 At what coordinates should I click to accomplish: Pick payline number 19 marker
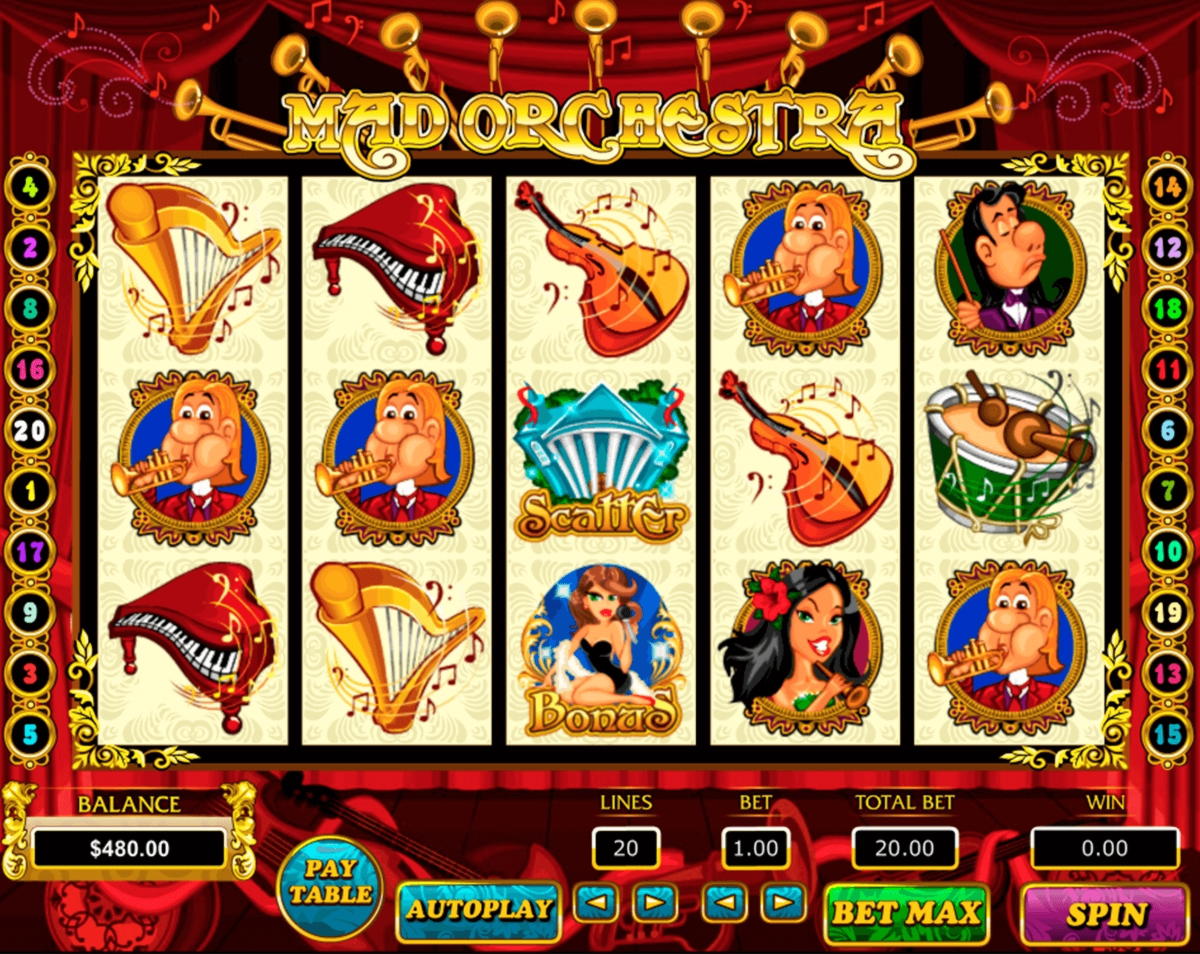(x=1168, y=612)
